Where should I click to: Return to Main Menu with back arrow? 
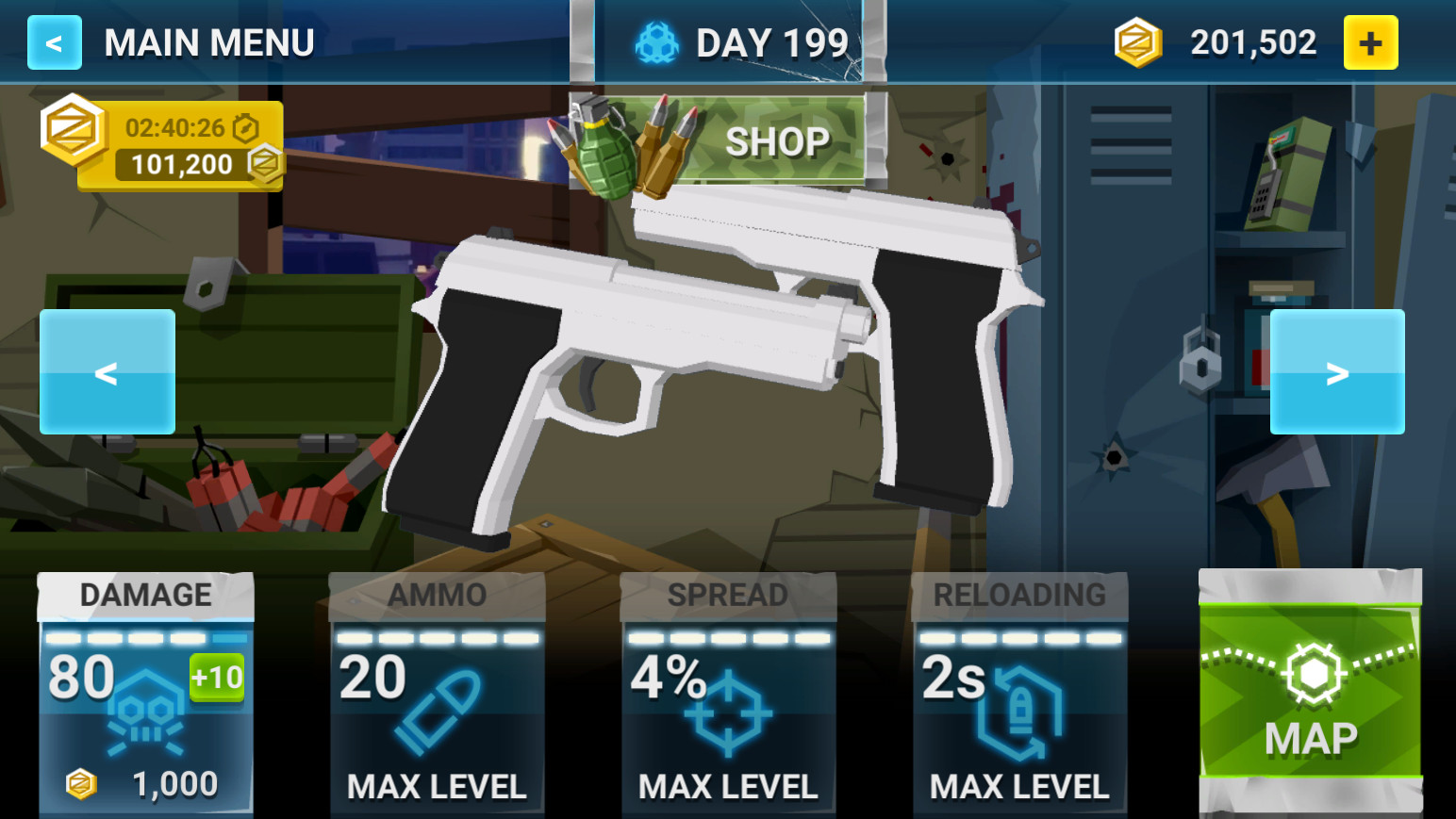[x=54, y=41]
